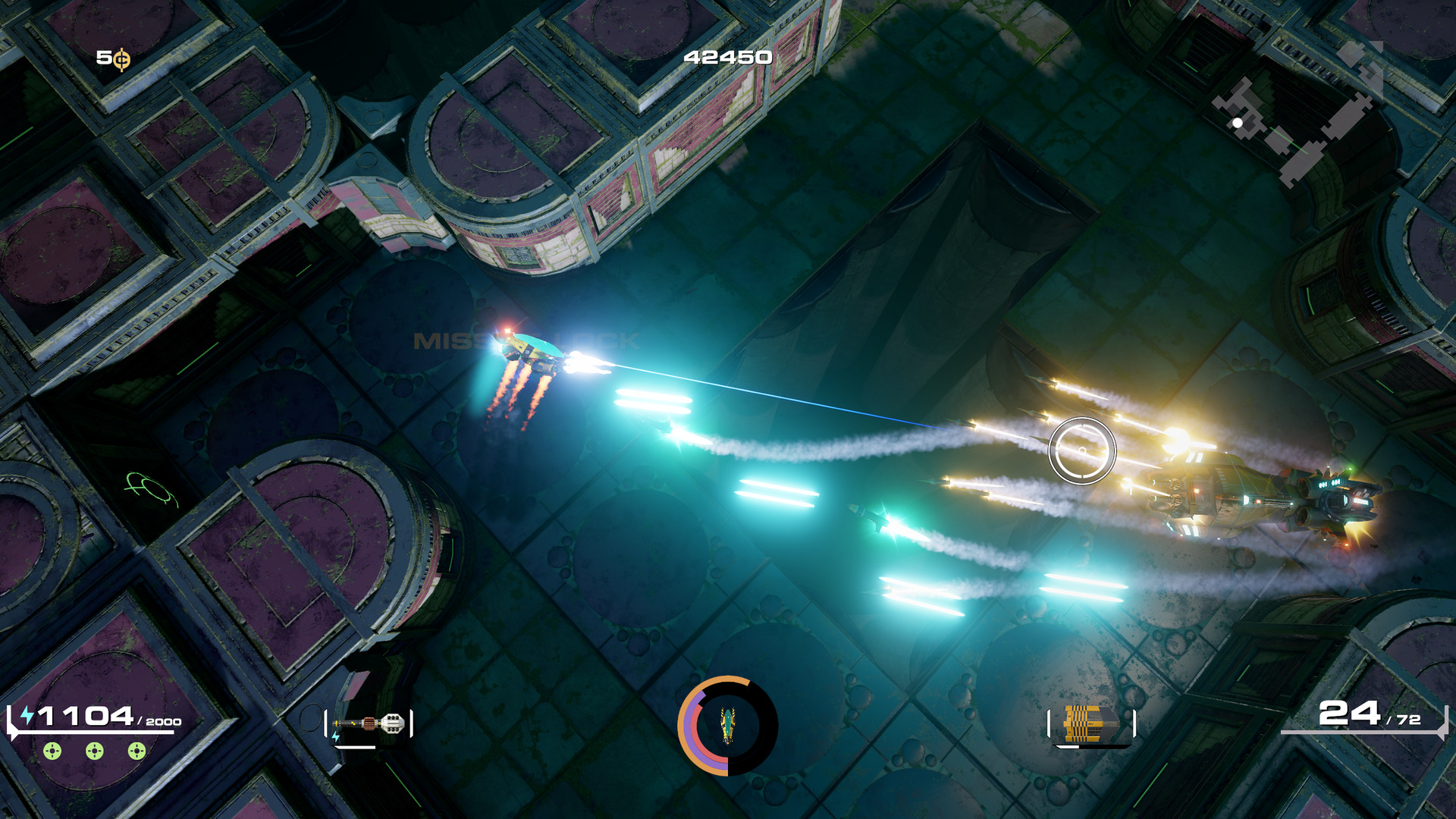1456x819 pixels.
Task: Click the small lightning icon under the missile
Action: point(336,737)
